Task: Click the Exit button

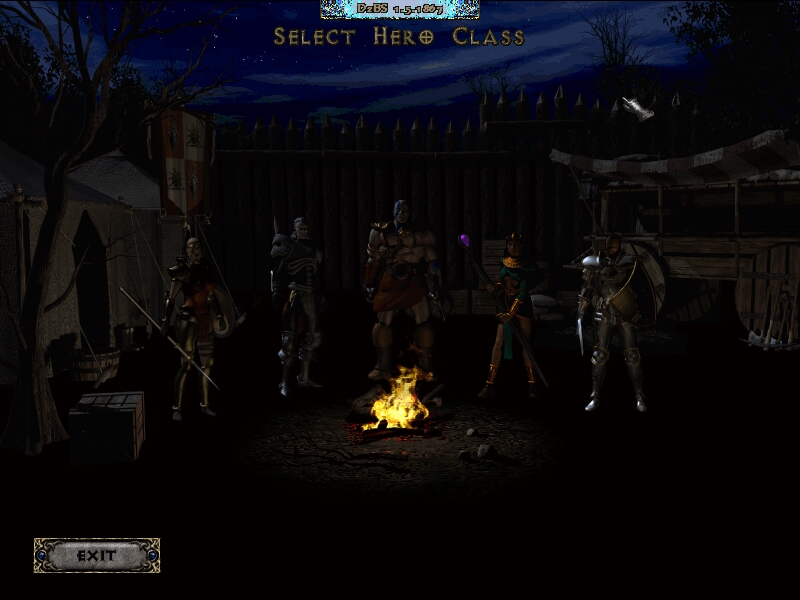Action: coord(97,555)
